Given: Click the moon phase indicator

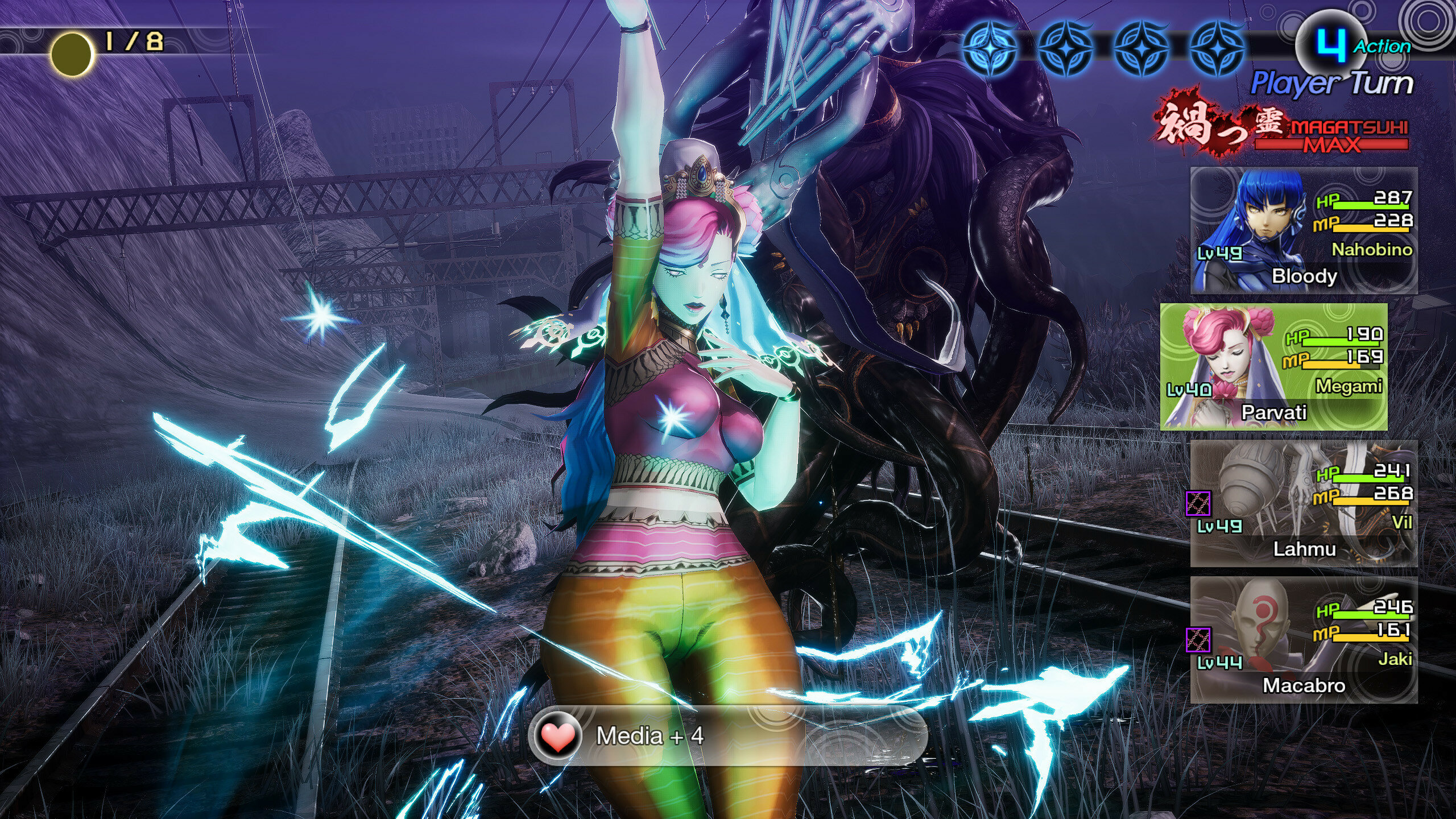Looking at the screenshot, I should point(72,54).
